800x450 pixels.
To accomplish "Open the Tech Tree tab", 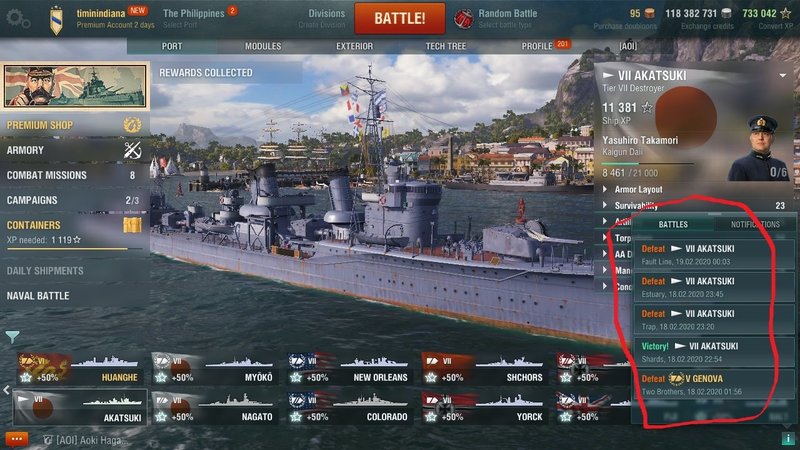I will click(x=447, y=46).
